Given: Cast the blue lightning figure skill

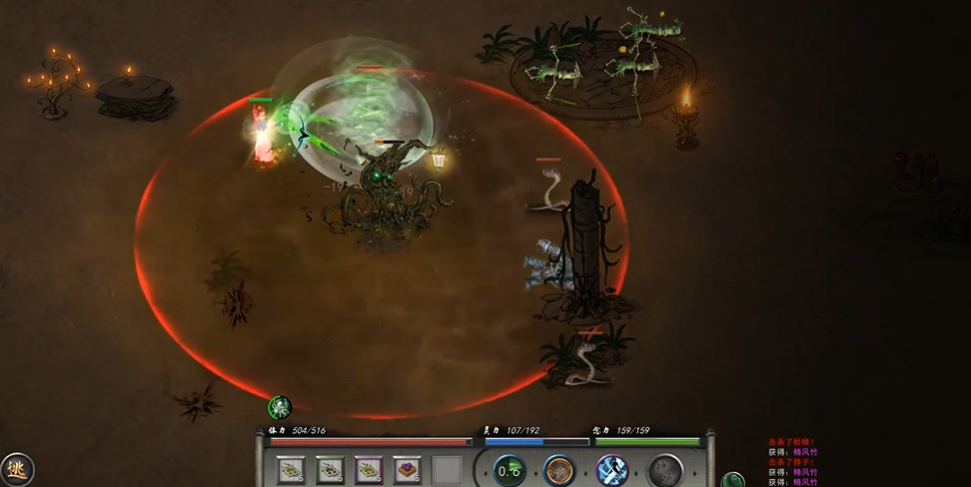Looking at the screenshot, I should click(612, 470).
